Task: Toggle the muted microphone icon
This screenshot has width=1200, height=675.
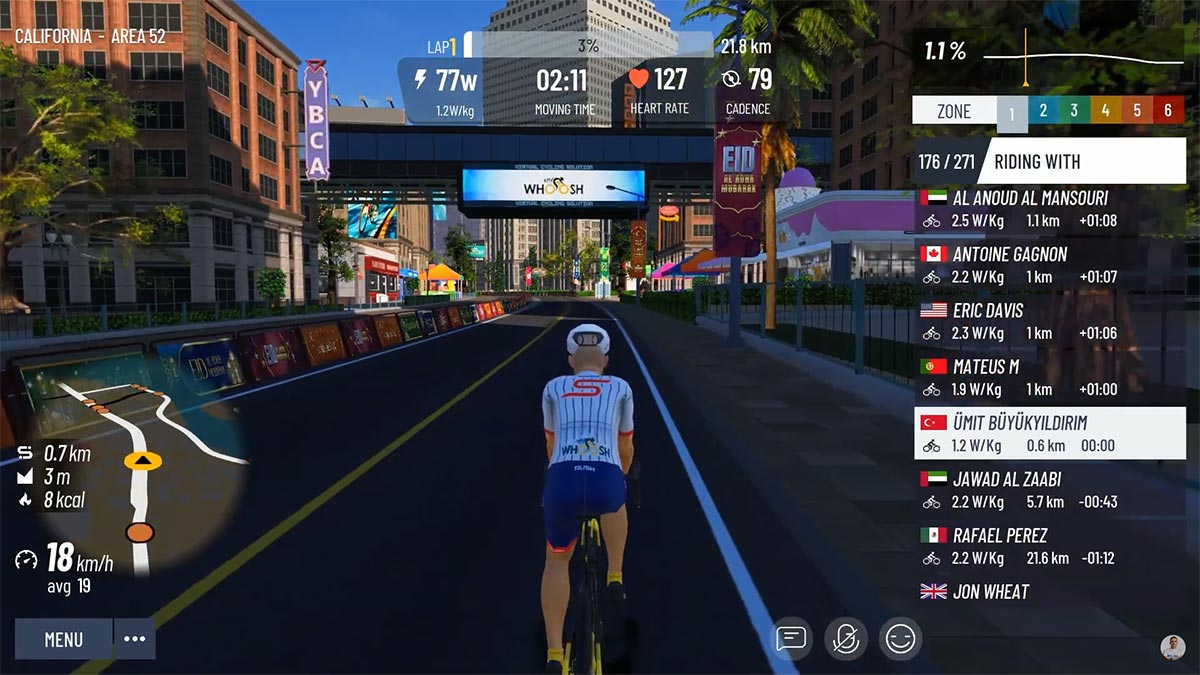Action: point(845,638)
